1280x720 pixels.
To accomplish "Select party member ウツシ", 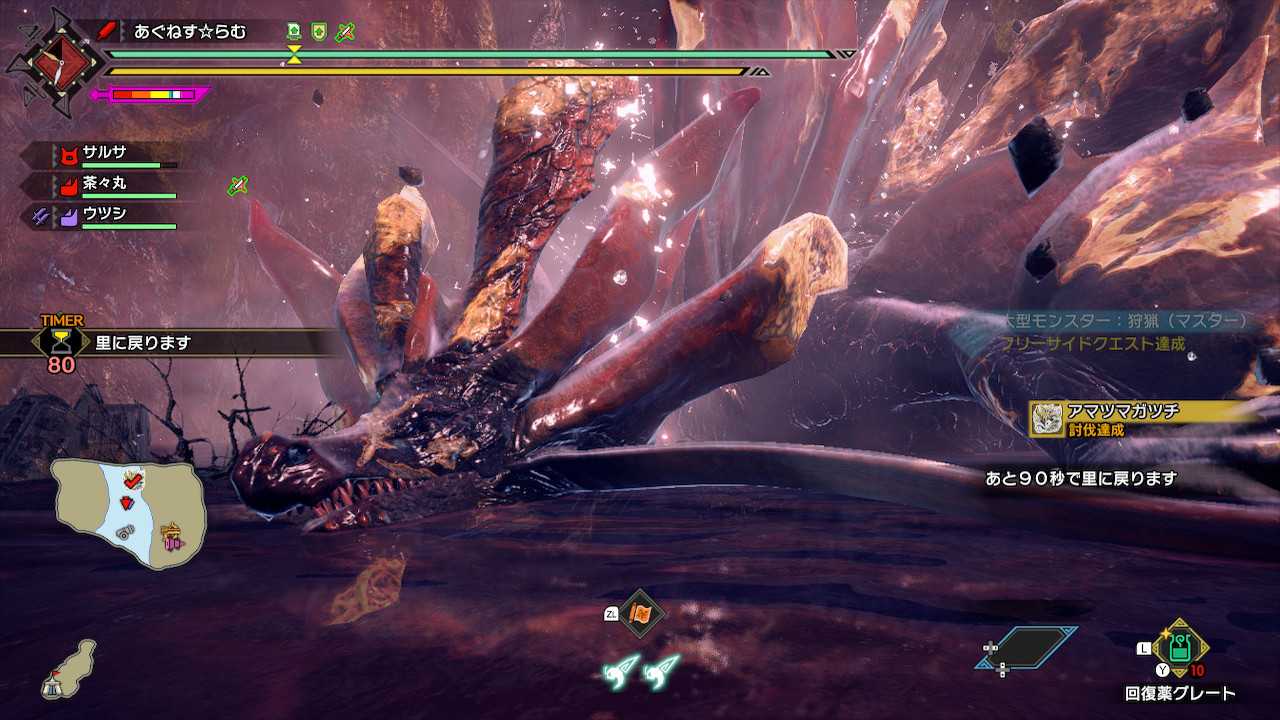I will coord(104,214).
